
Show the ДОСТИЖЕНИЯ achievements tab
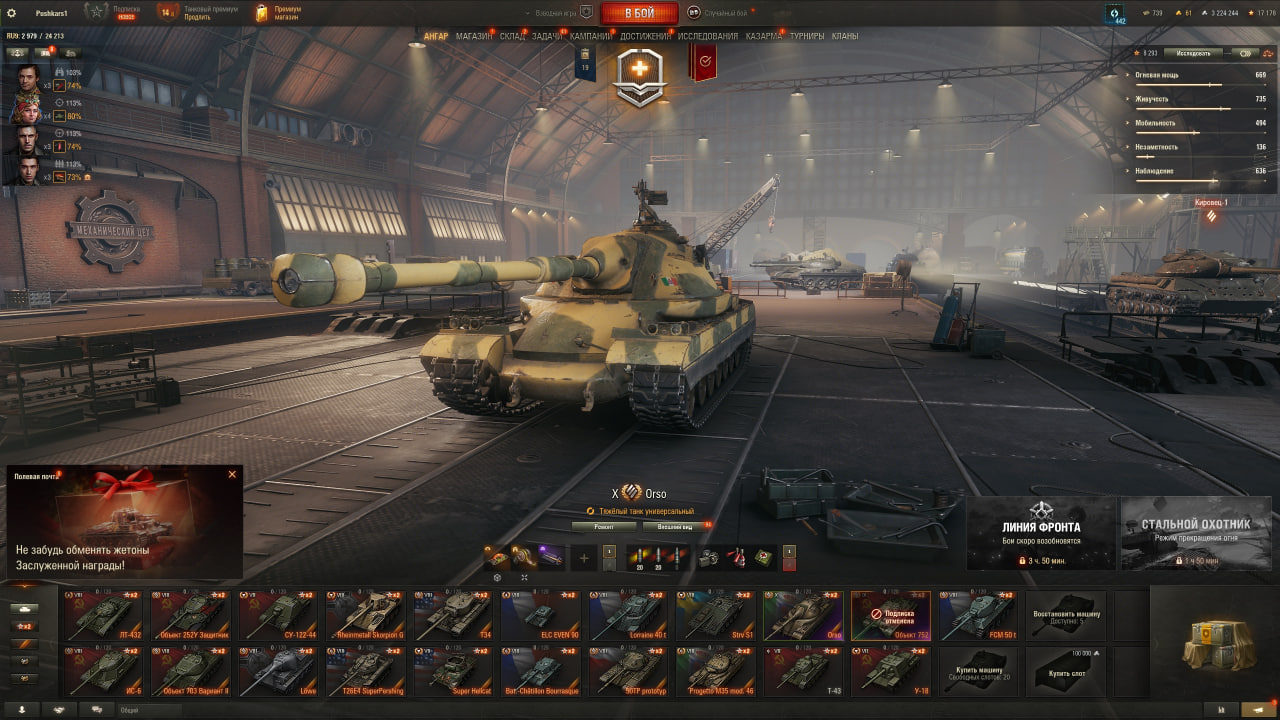645,36
